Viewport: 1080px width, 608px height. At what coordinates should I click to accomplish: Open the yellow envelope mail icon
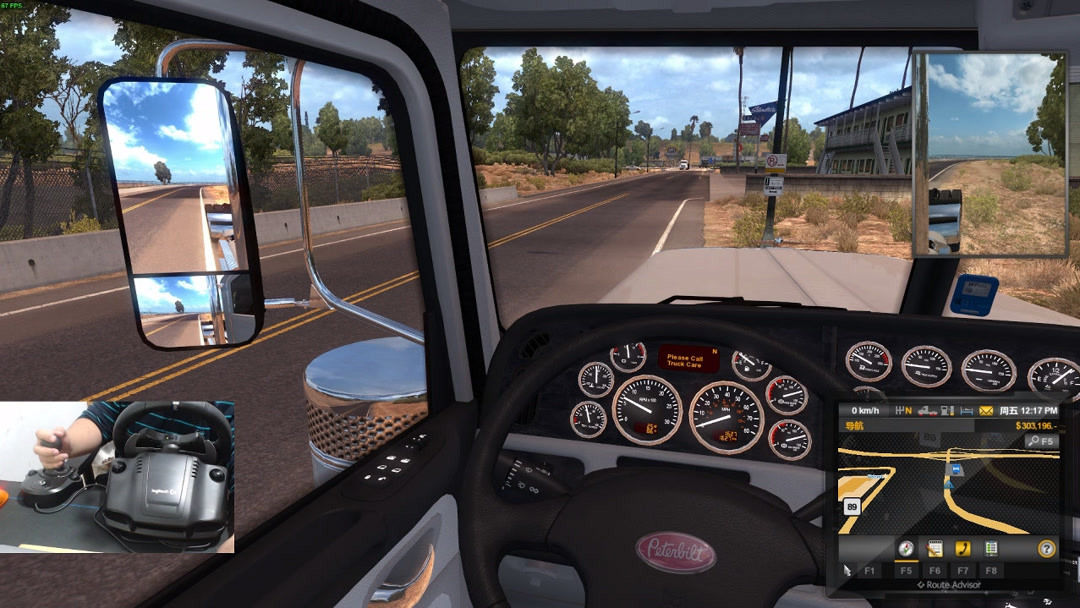pyautogui.click(x=985, y=410)
